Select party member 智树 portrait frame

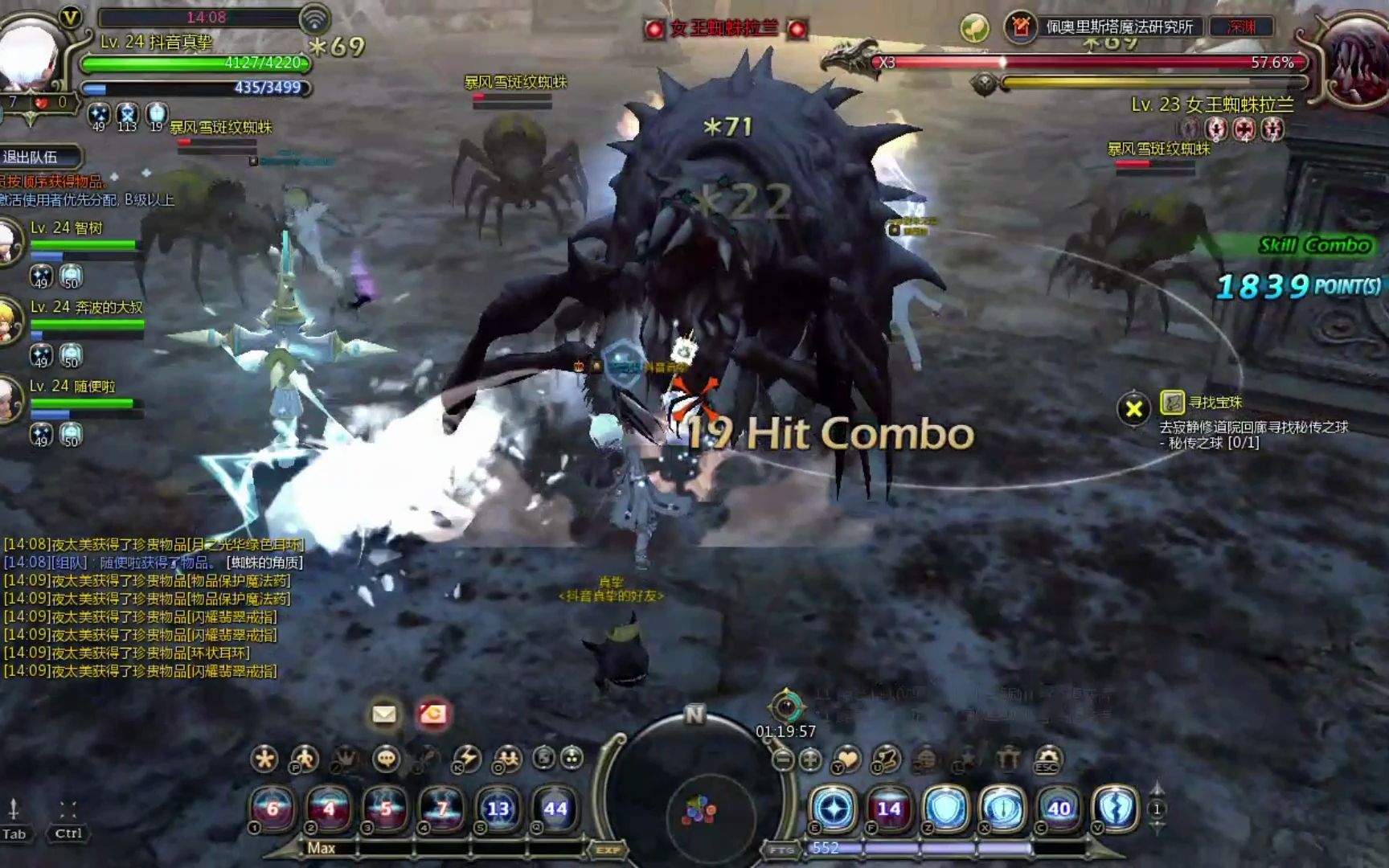(10, 241)
